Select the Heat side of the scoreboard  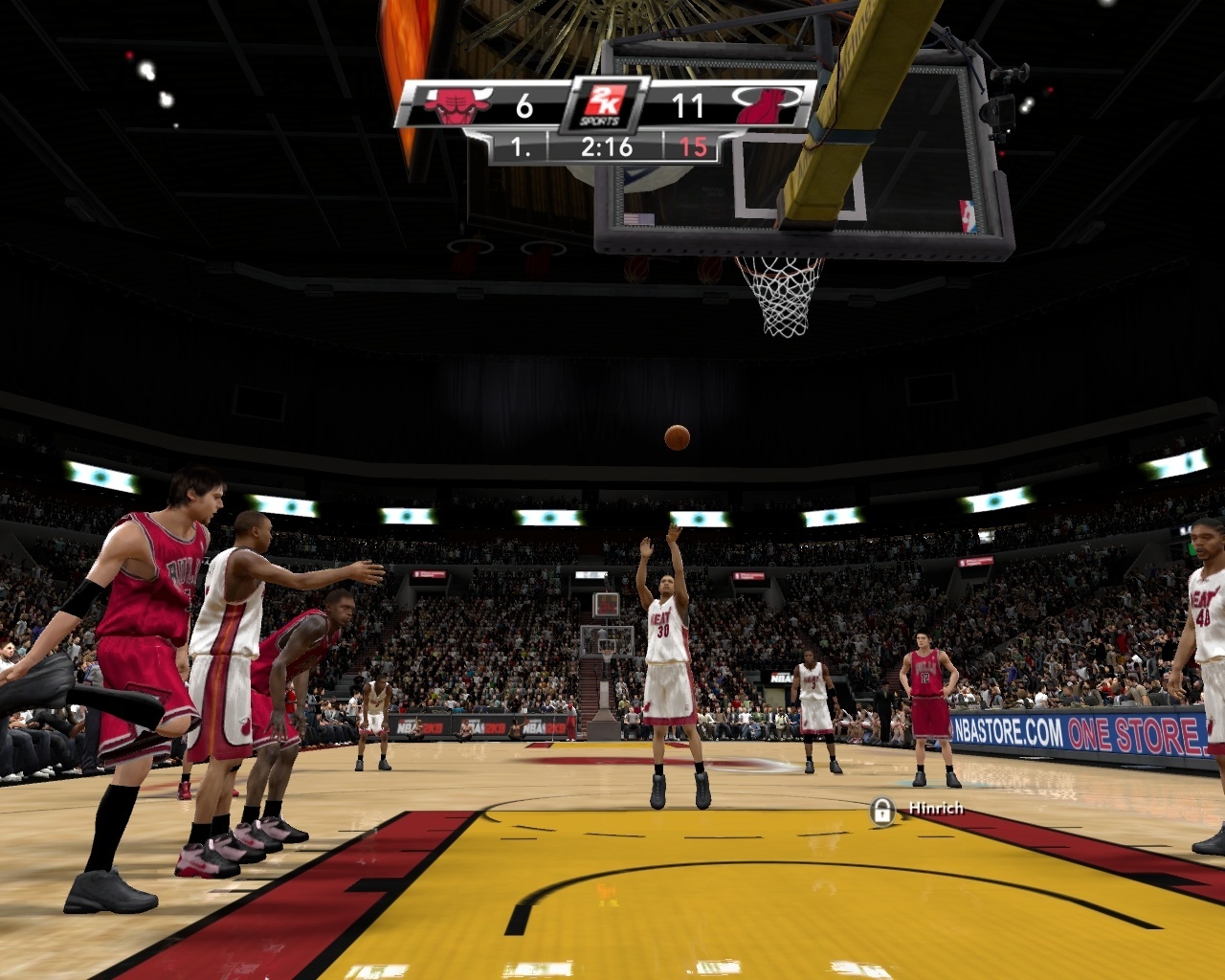coord(727,103)
